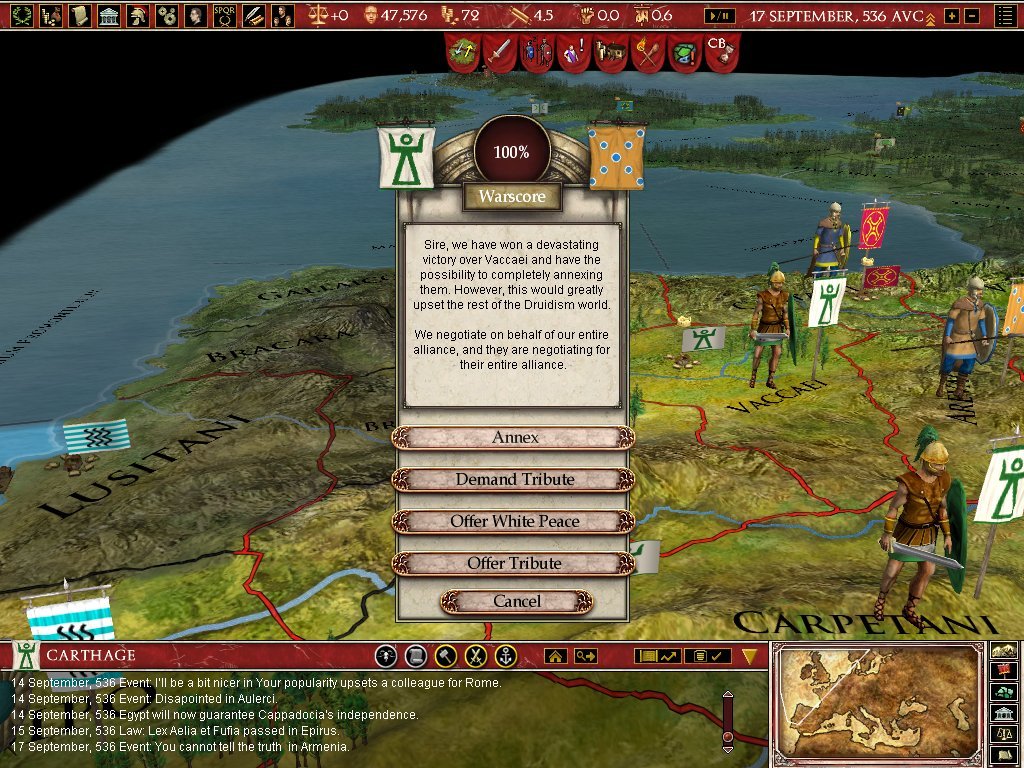Image resolution: width=1024 pixels, height=768 pixels.
Task: Select the anchor button on Carthage bar
Action: pos(507,656)
